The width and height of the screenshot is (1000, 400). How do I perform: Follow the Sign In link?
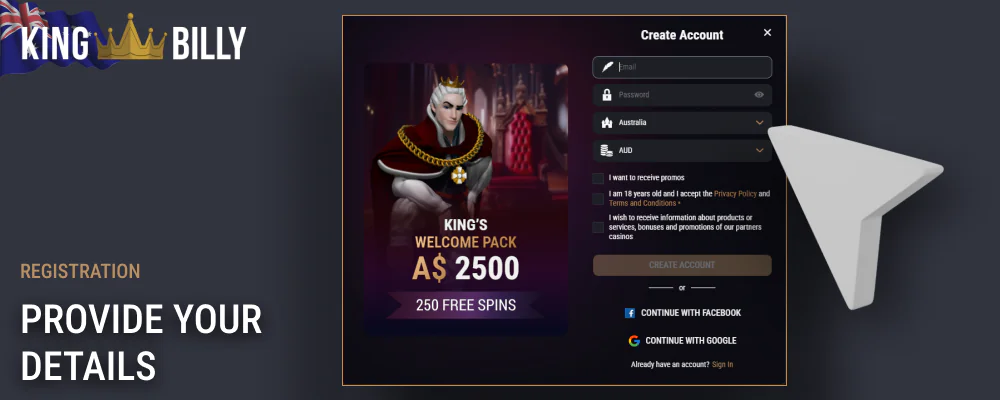point(722,365)
